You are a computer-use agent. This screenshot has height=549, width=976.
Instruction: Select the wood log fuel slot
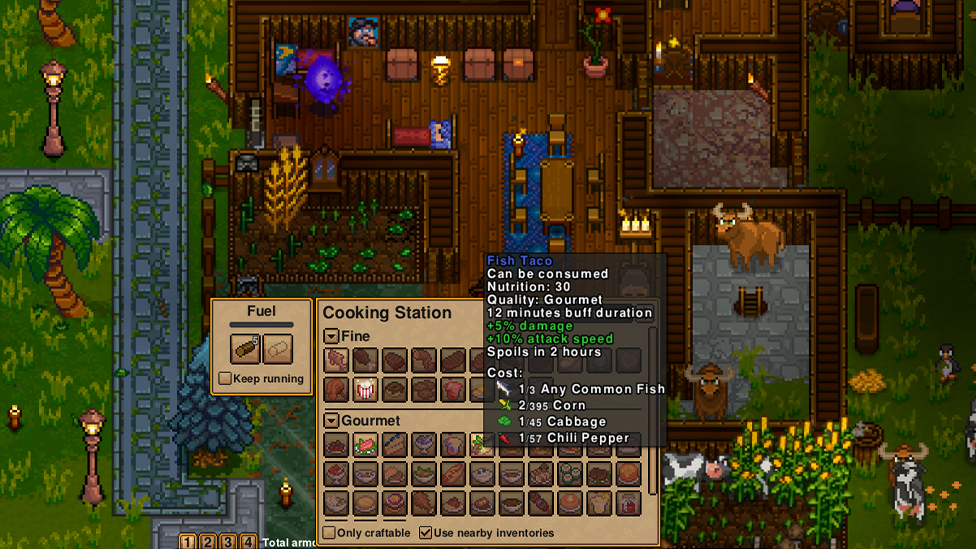[245, 348]
